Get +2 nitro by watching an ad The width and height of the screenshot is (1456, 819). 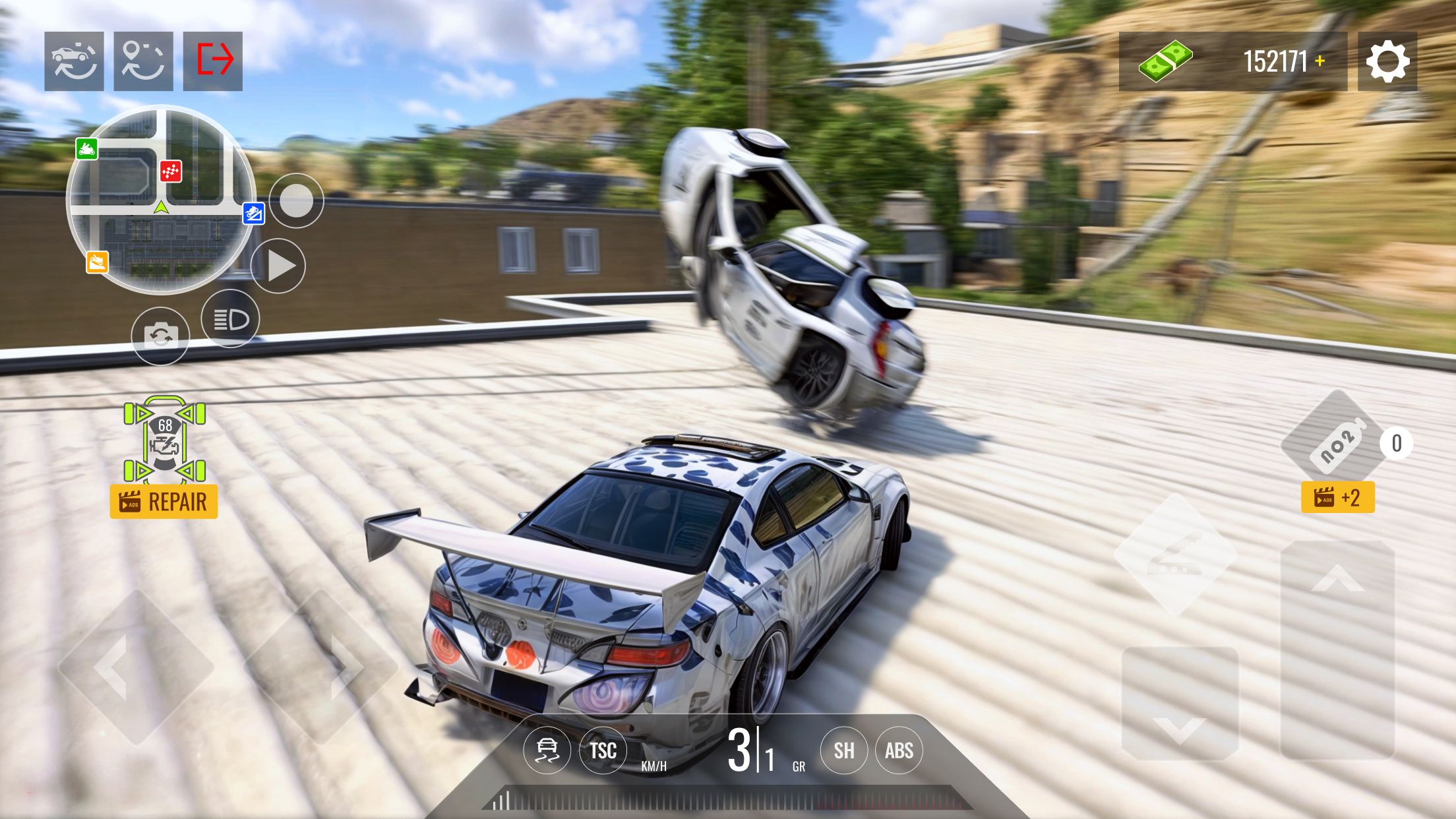click(1337, 497)
